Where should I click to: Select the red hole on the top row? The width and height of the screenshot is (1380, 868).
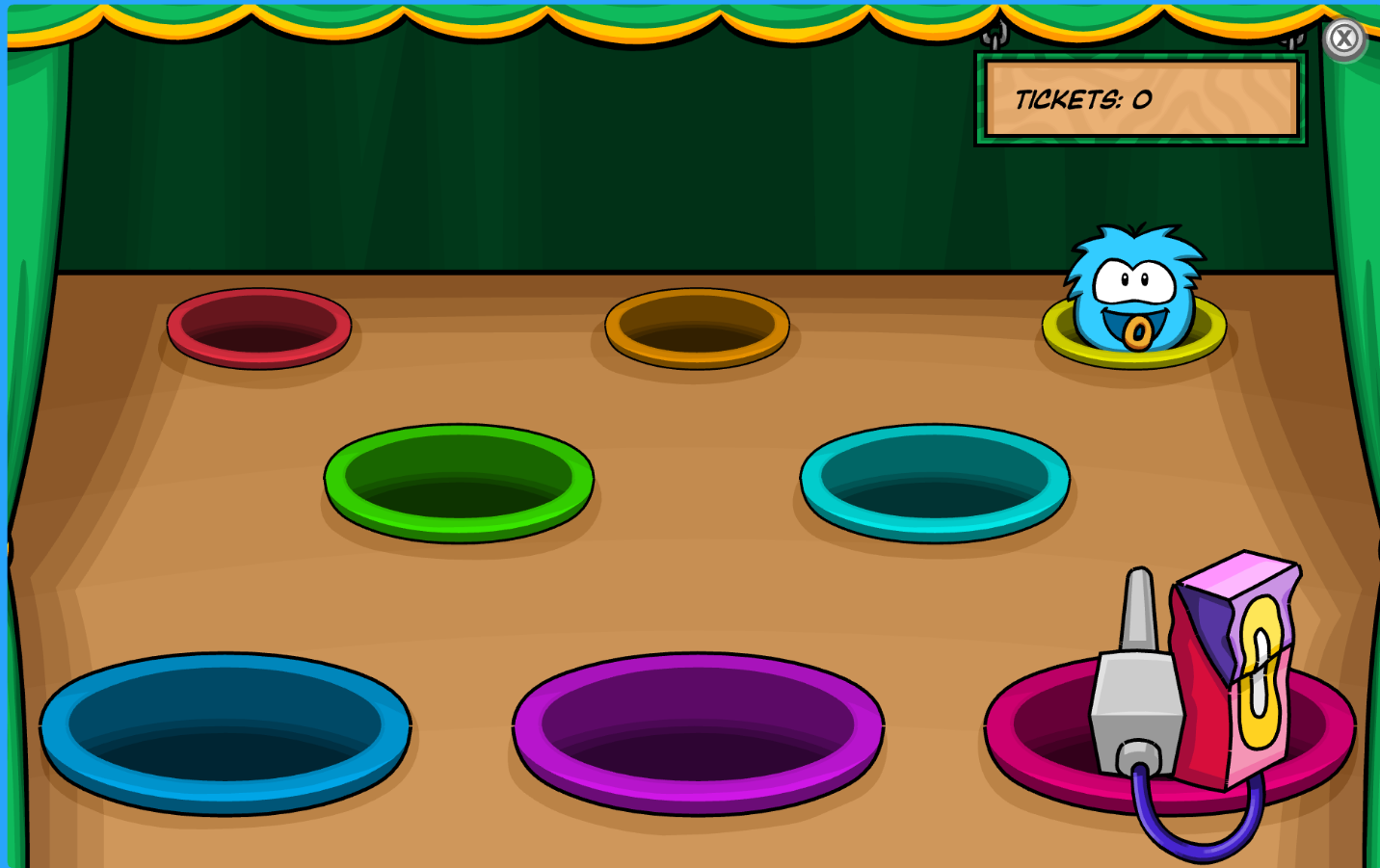point(258,329)
